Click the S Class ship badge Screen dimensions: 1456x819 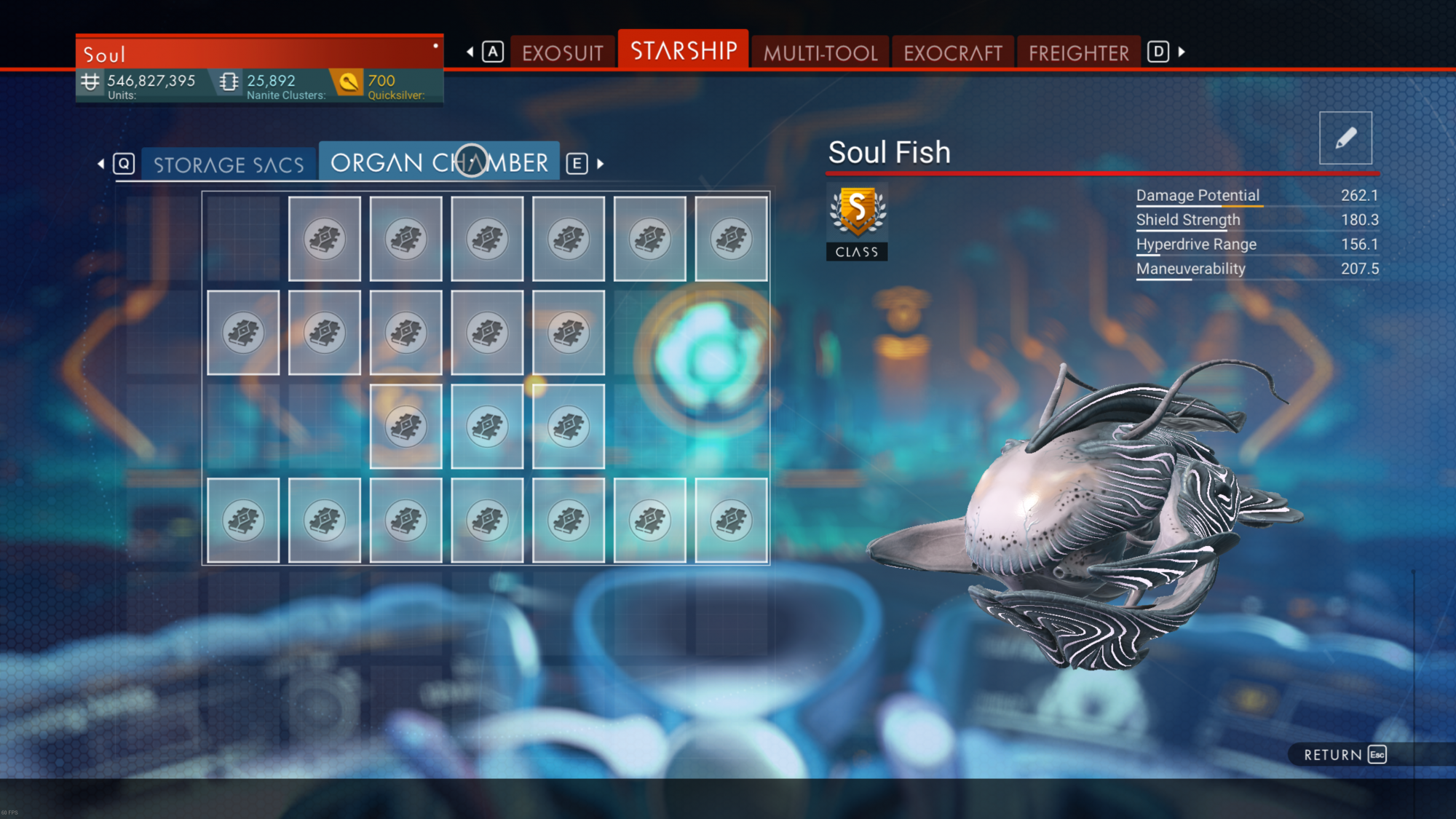coord(857,221)
